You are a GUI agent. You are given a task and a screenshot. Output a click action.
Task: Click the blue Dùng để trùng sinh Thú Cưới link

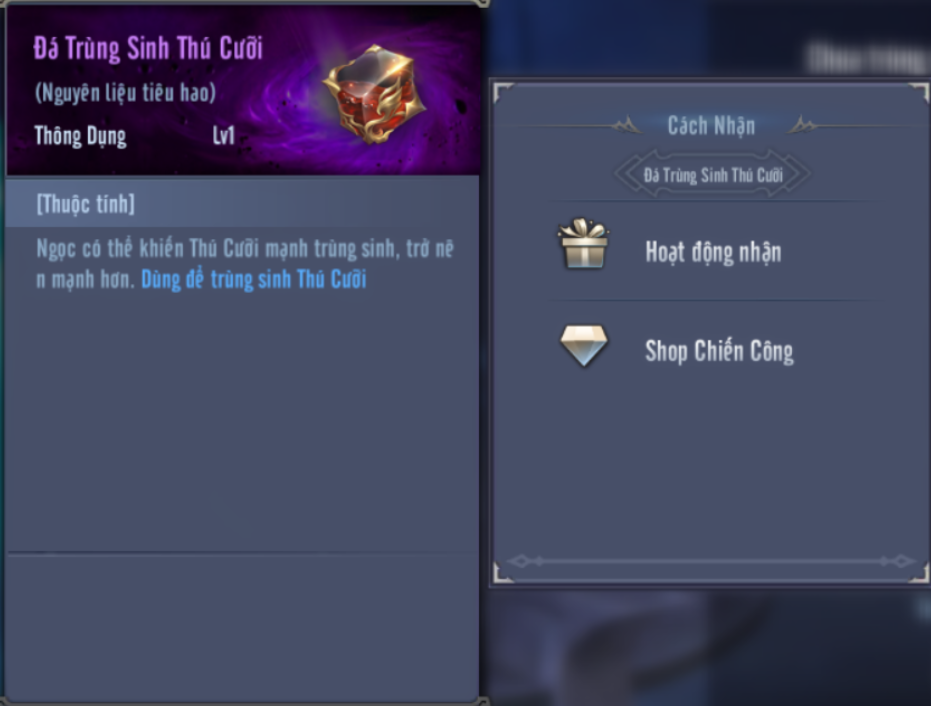tap(254, 279)
